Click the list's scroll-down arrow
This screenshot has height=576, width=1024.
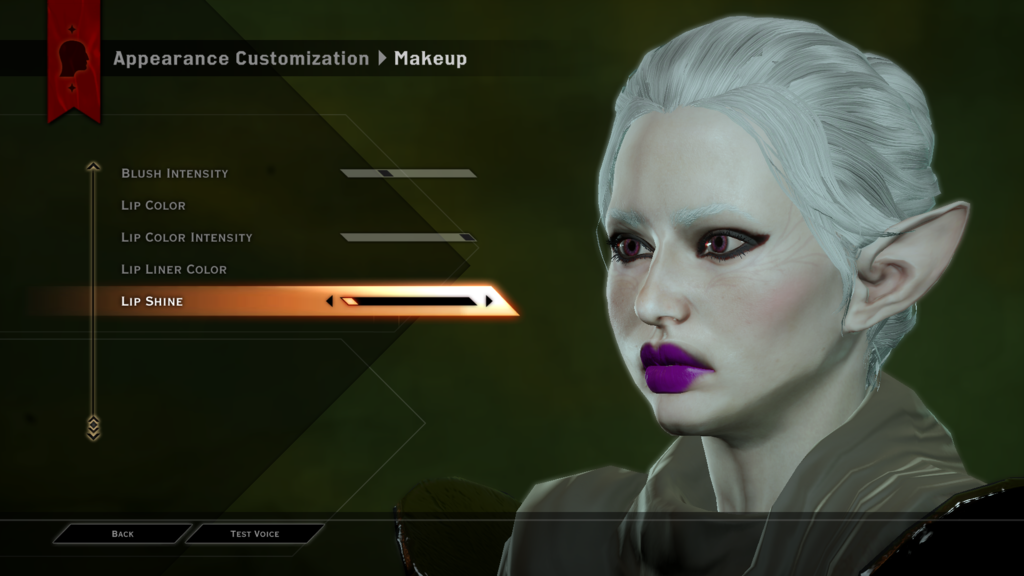click(93, 427)
